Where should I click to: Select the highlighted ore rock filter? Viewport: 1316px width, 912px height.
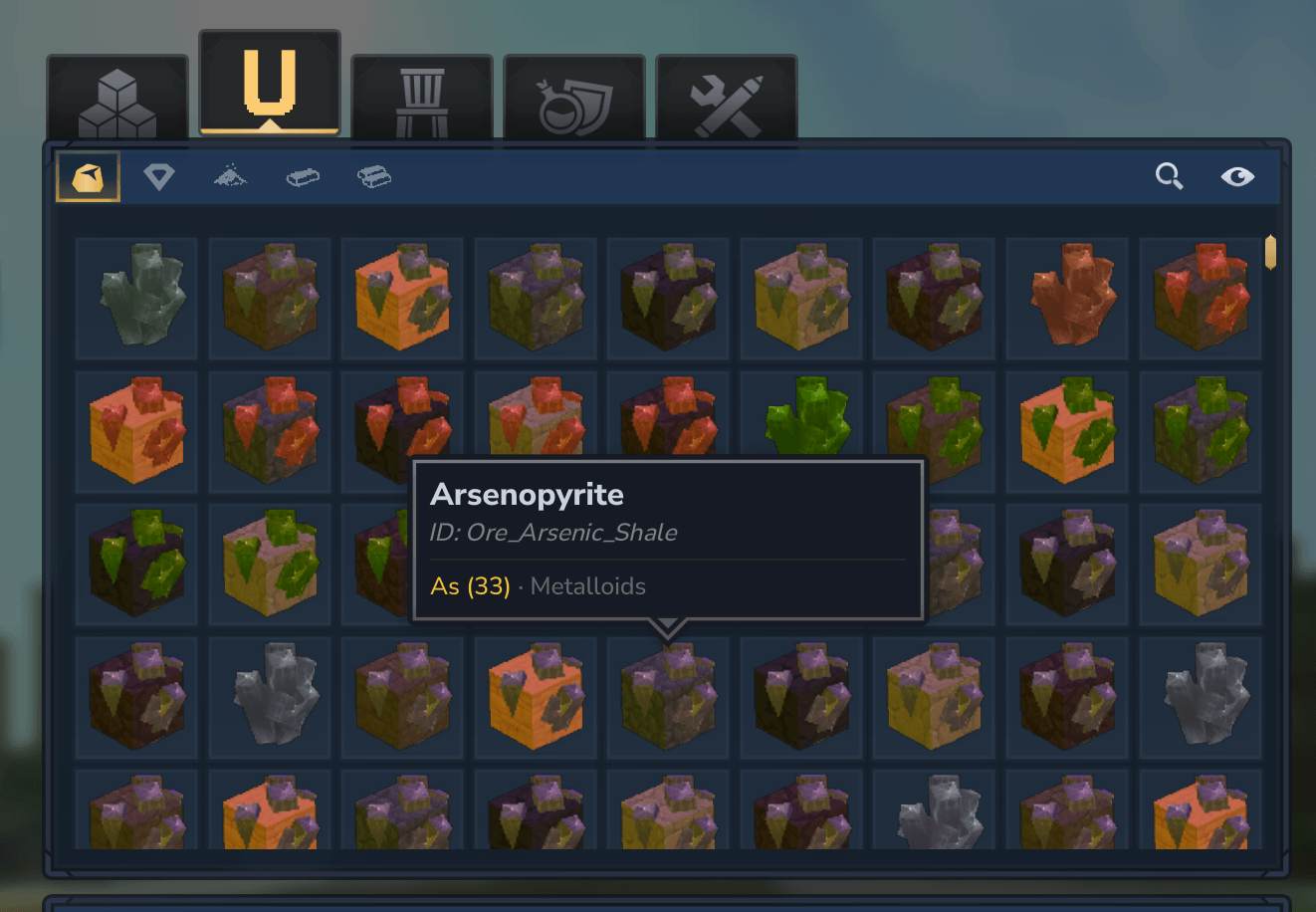pyautogui.click(x=88, y=177)
